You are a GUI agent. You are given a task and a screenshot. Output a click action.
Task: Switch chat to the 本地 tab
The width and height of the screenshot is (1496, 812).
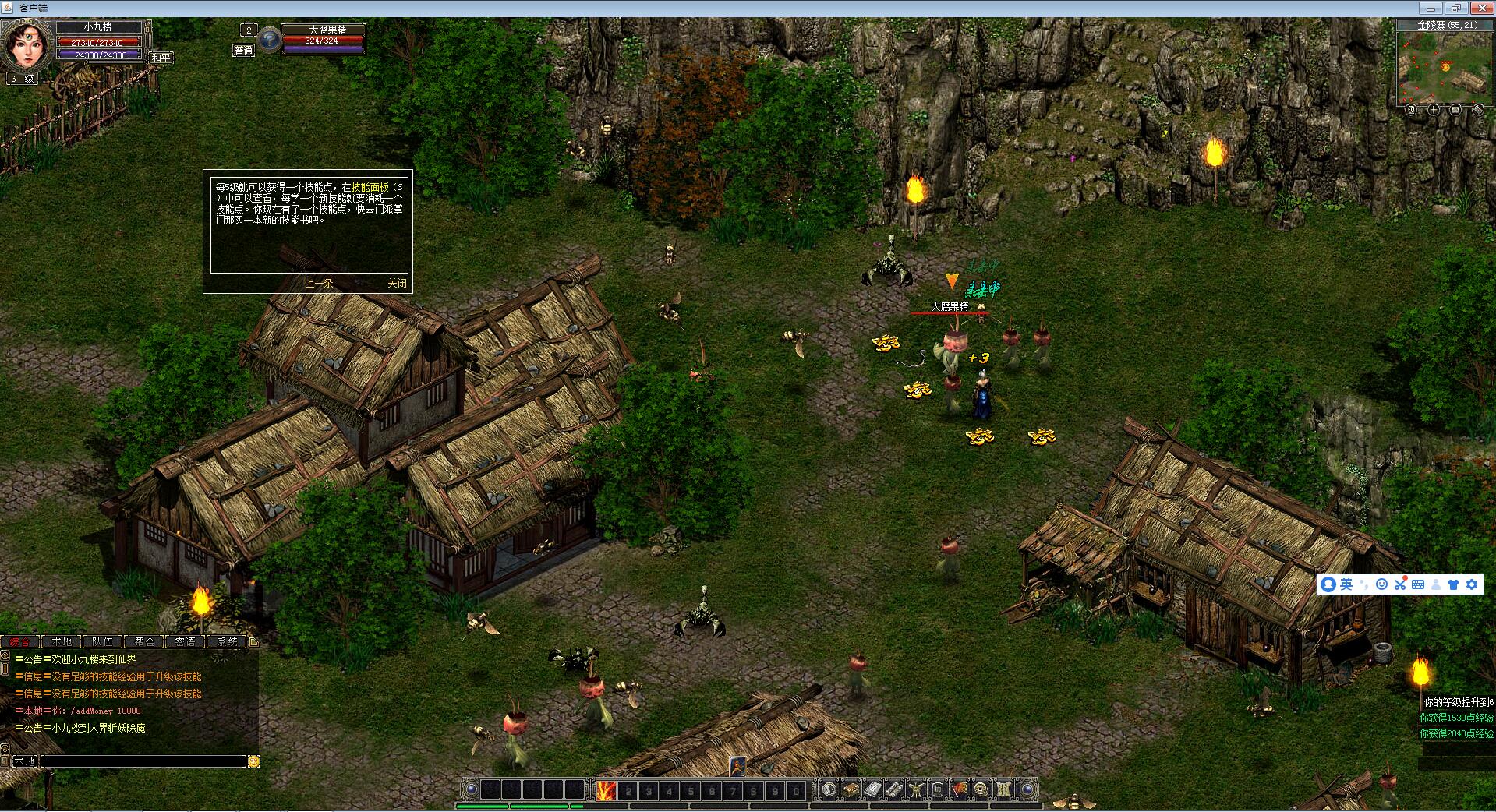pos(62,641)
